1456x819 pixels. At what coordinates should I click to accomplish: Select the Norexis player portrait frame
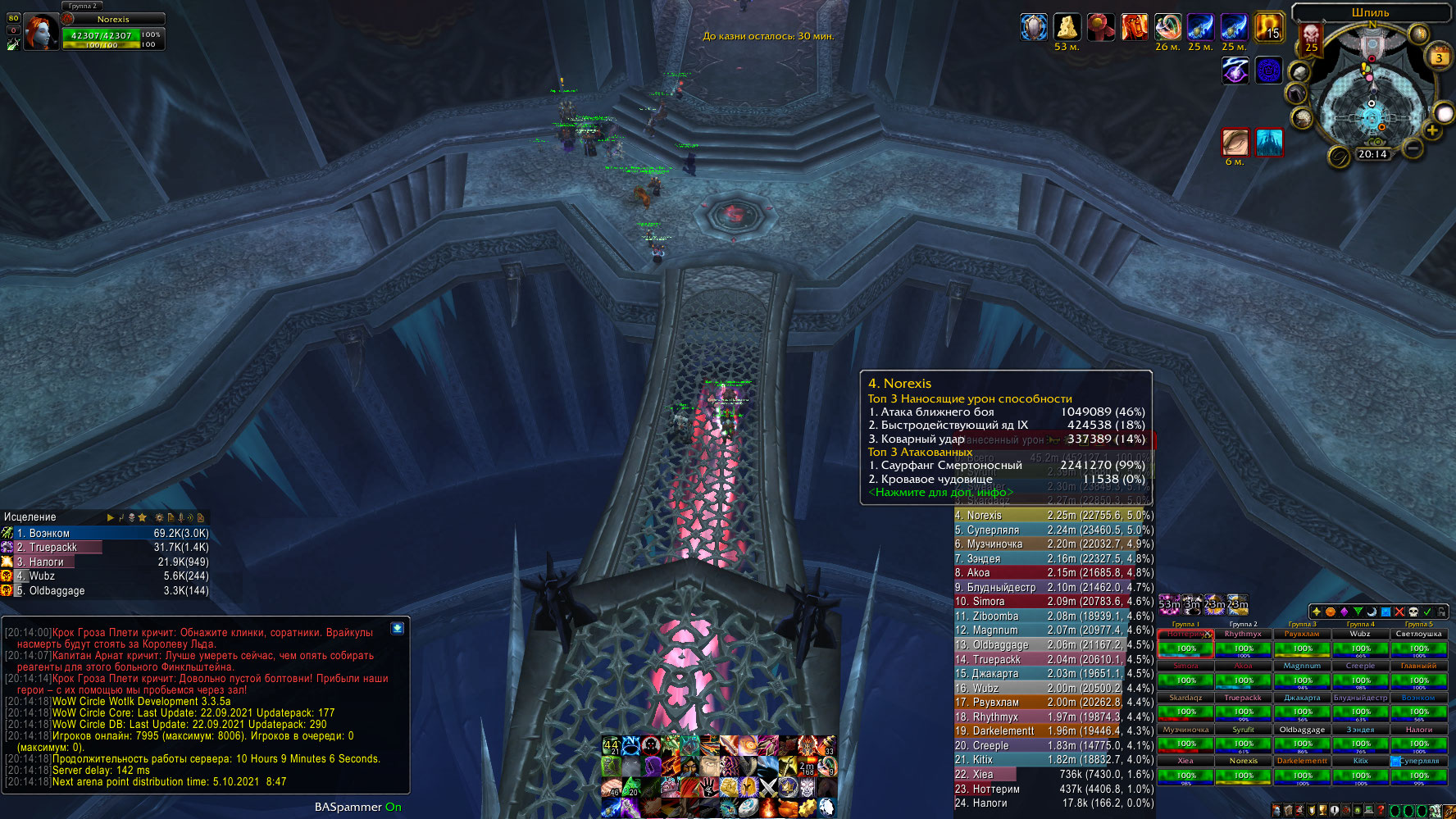(40, 32)
